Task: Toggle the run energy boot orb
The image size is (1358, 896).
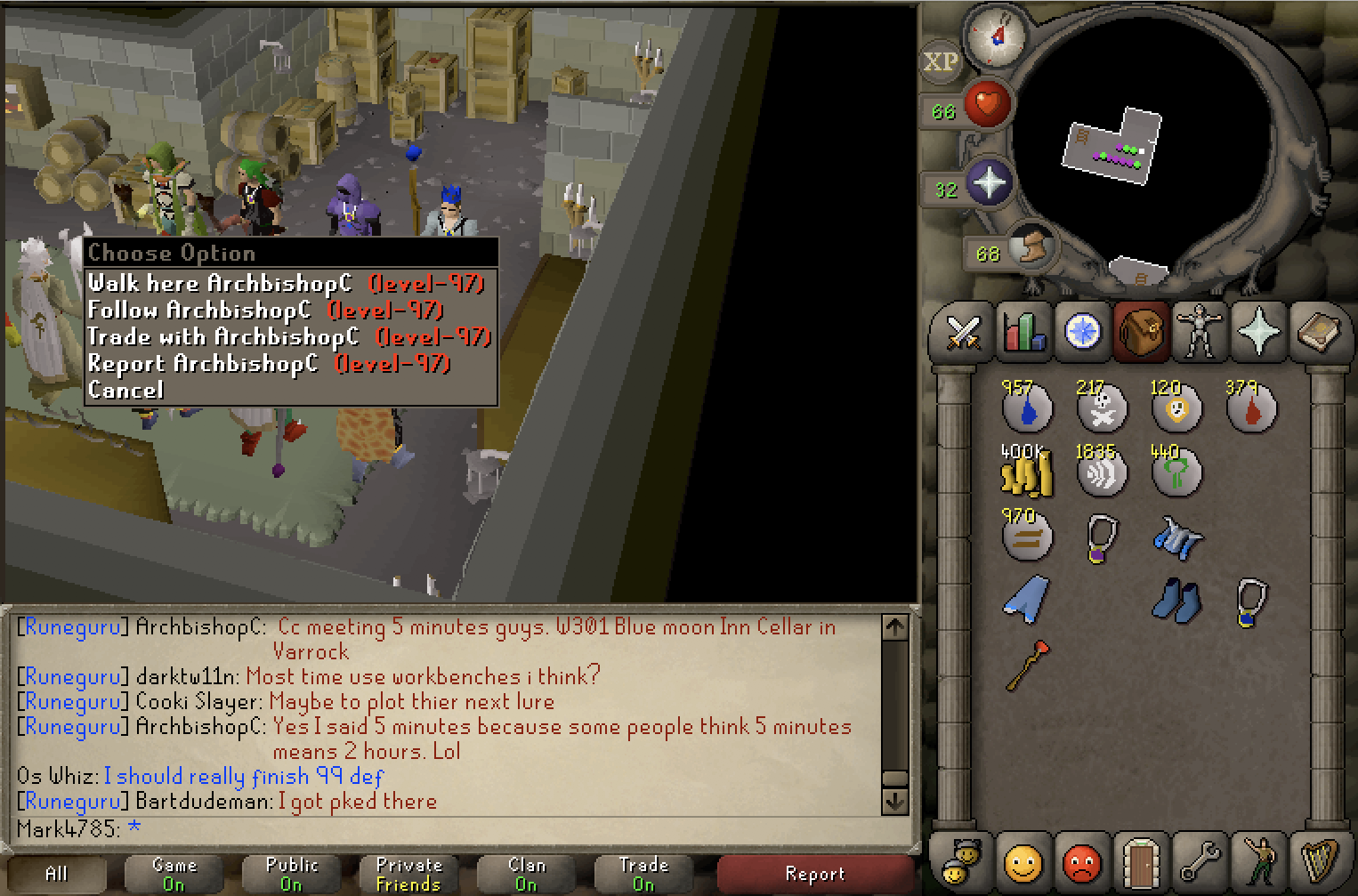Action: coord(1032,246)
